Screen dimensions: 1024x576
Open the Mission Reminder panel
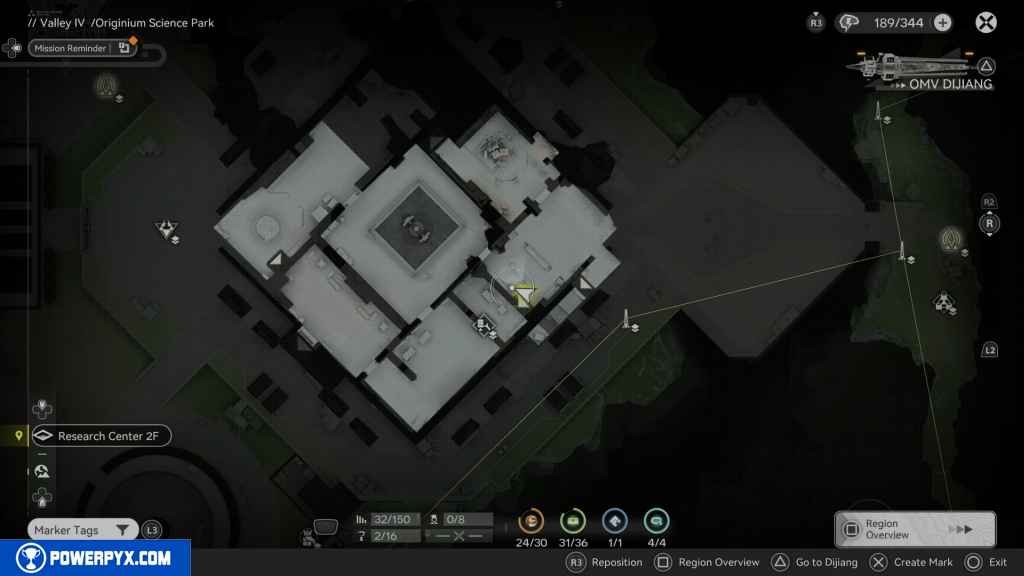[69, 48]
